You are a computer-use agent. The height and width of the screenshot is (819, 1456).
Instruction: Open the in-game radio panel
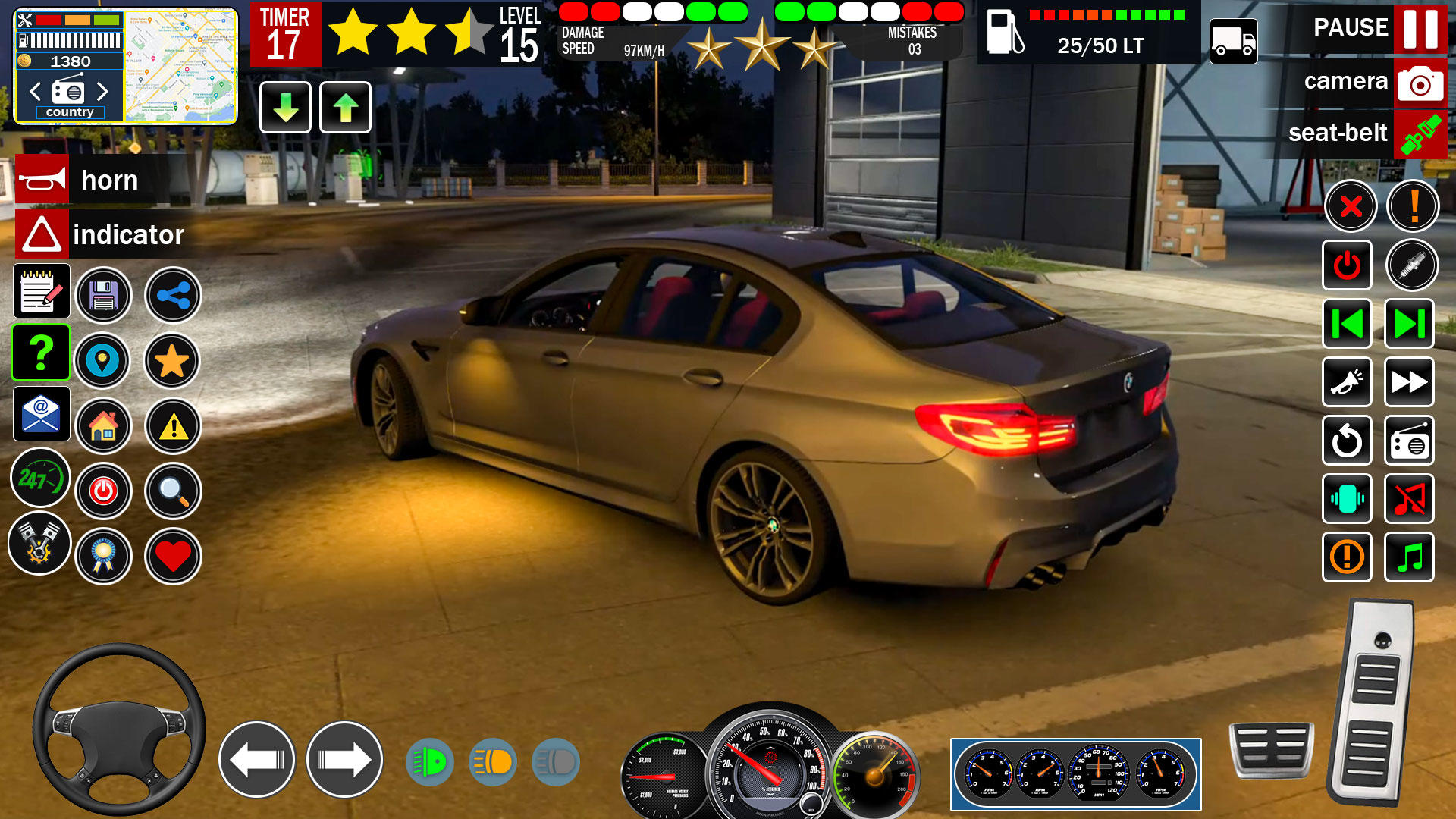(x=1409, y=441)
